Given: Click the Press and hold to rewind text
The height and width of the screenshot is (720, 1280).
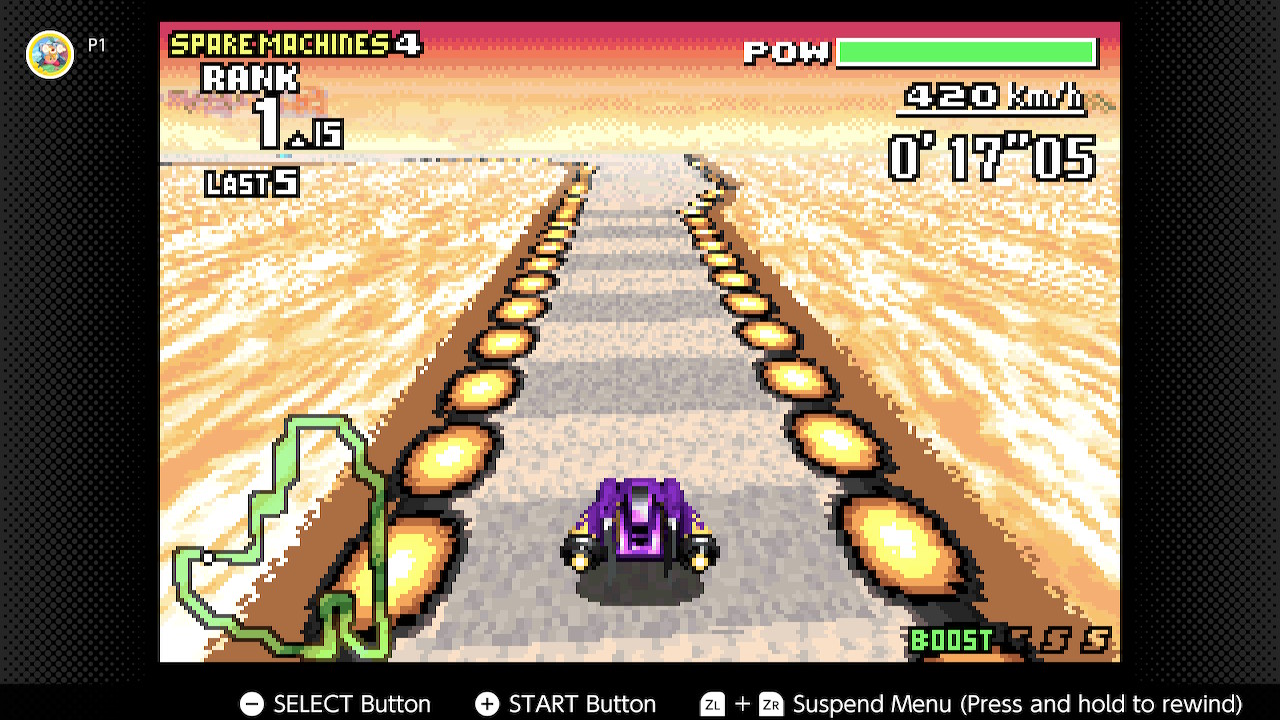Looking at the screenshot, I should pos(1100,704).
